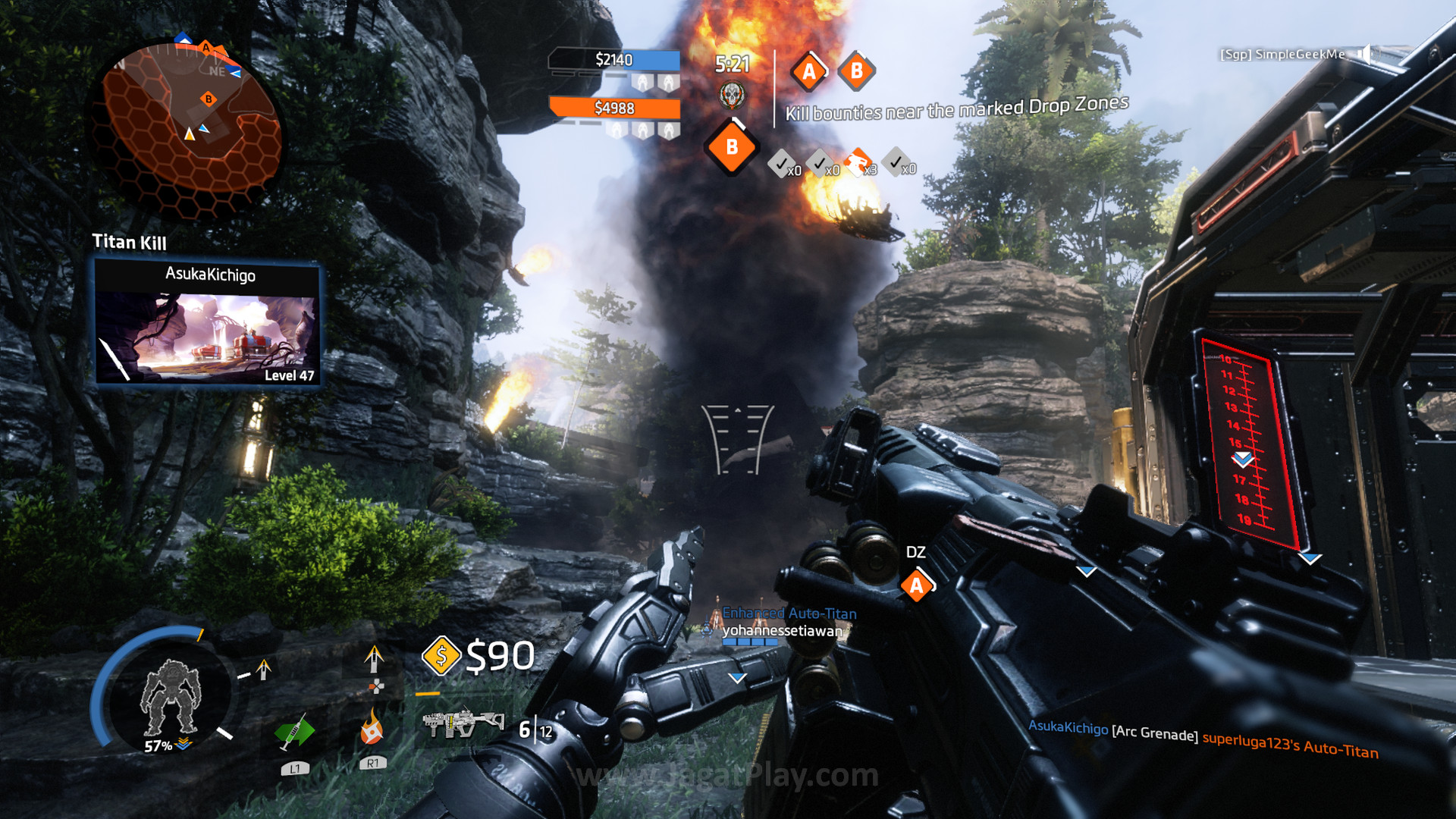
Task: Open AsukaKichigo's Titan Kill callsign card
Action: click(207, 322)
